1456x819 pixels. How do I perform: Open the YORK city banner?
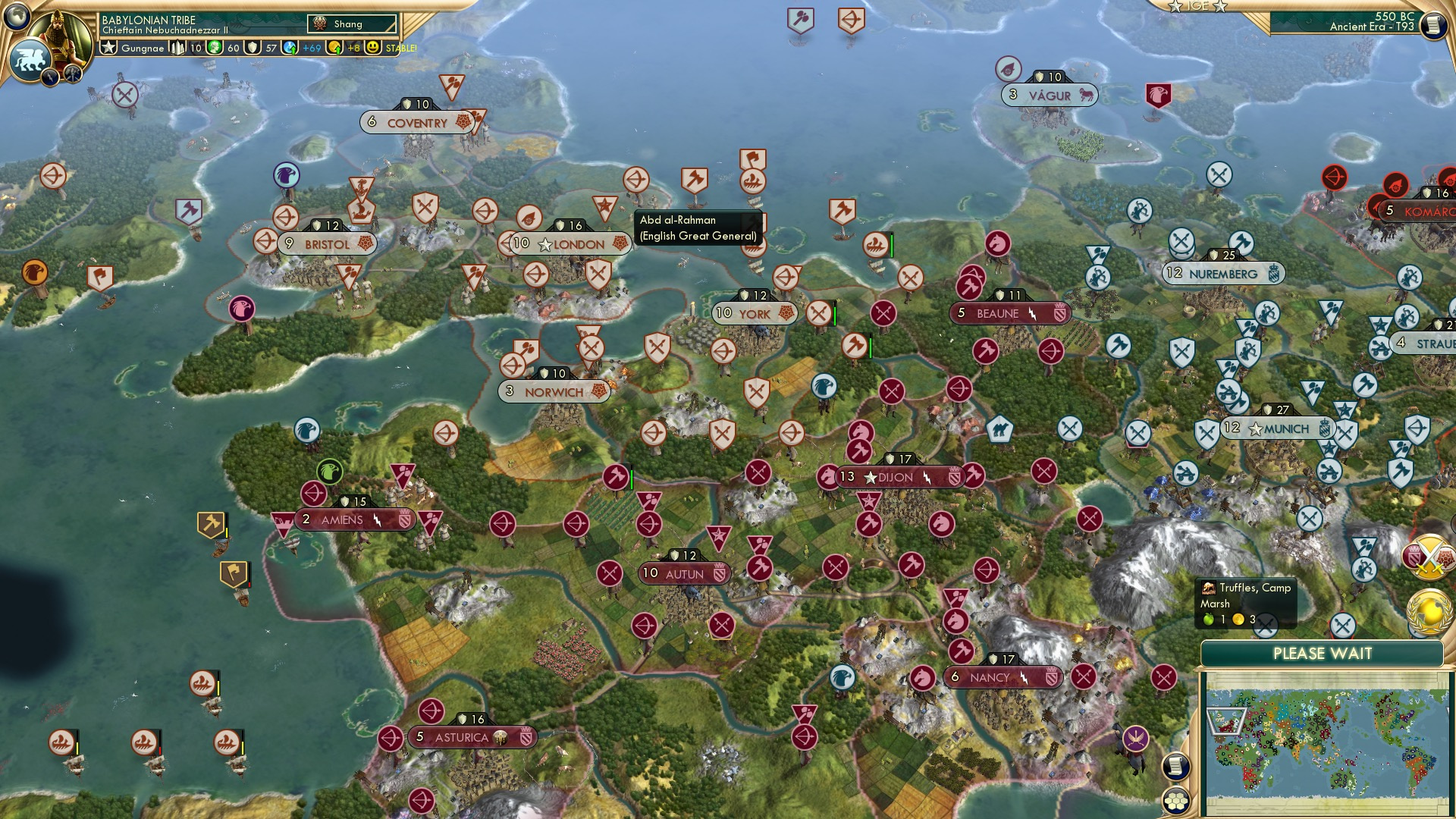pyautogui.click(x=754, y=313)
